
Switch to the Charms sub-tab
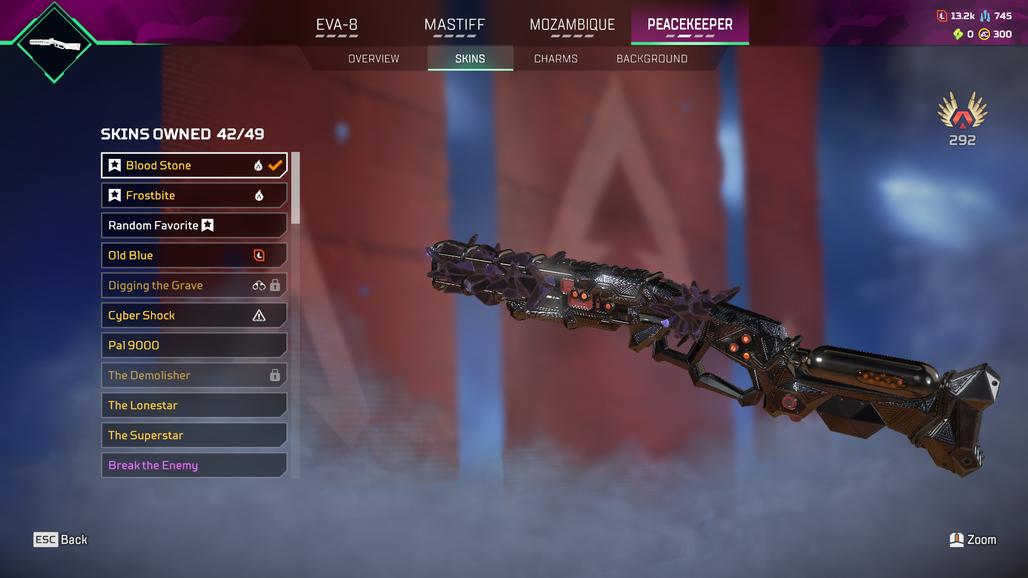pyautogui.click(x=555, y=59)
